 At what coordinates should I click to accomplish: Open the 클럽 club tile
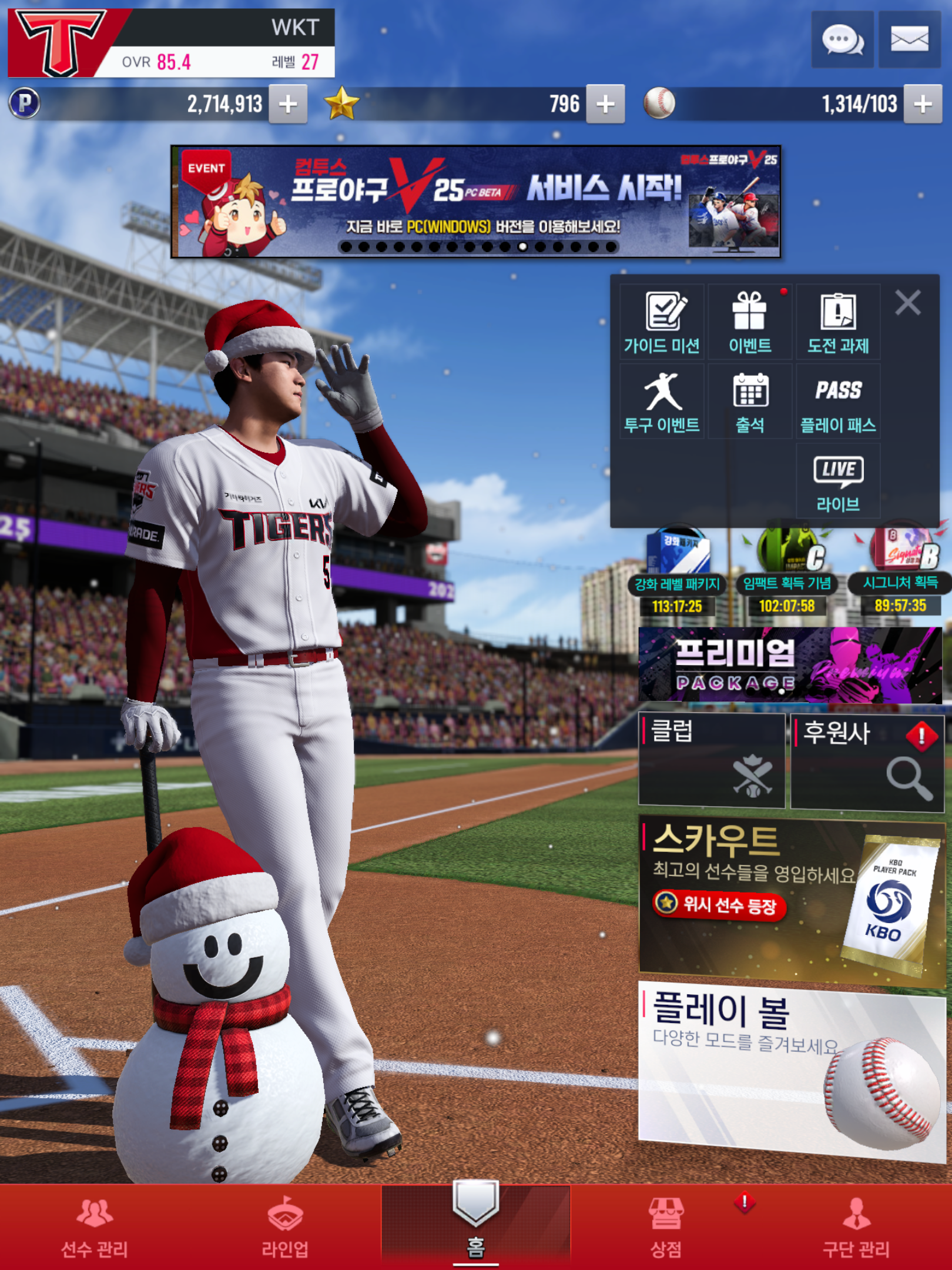pyautogui.click(x=711, y=761)
